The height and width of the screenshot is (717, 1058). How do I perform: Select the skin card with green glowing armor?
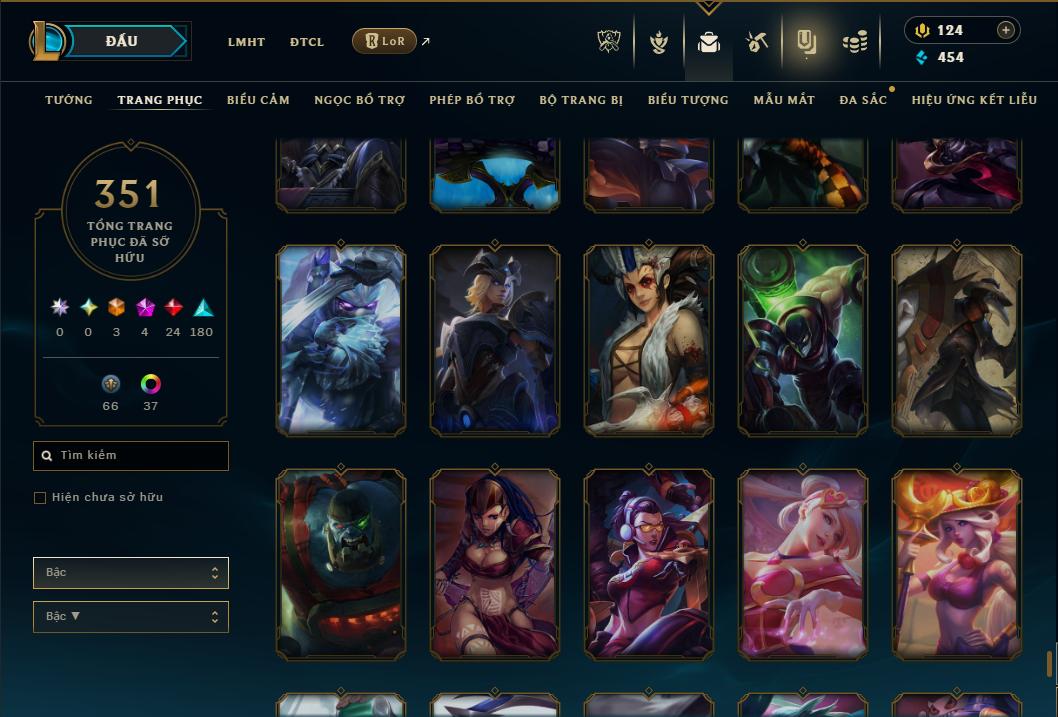pyautogui.click(x=803, y=340)
